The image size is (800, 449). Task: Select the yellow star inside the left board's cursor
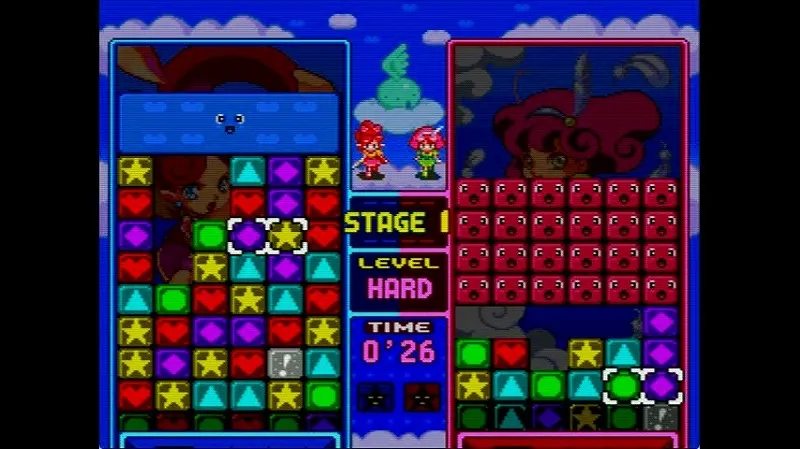(286, 236)
